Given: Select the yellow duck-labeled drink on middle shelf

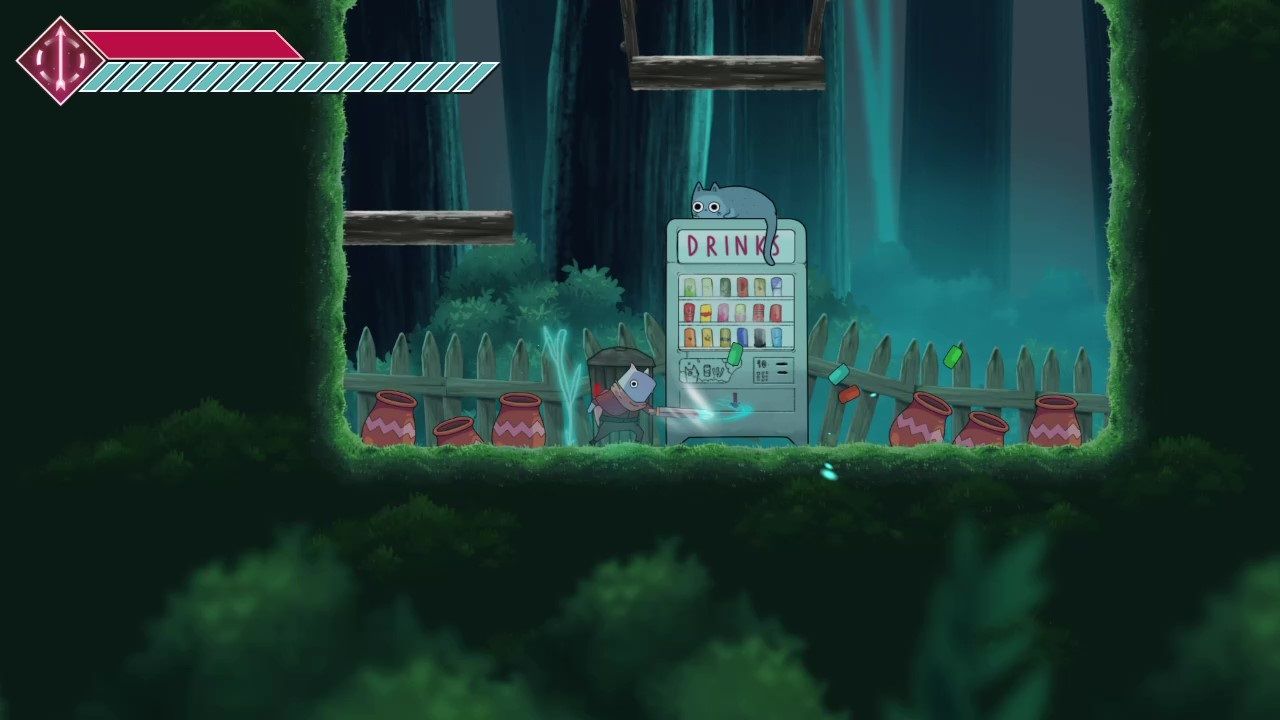Looking at the screenshot, I should (706, 311).
